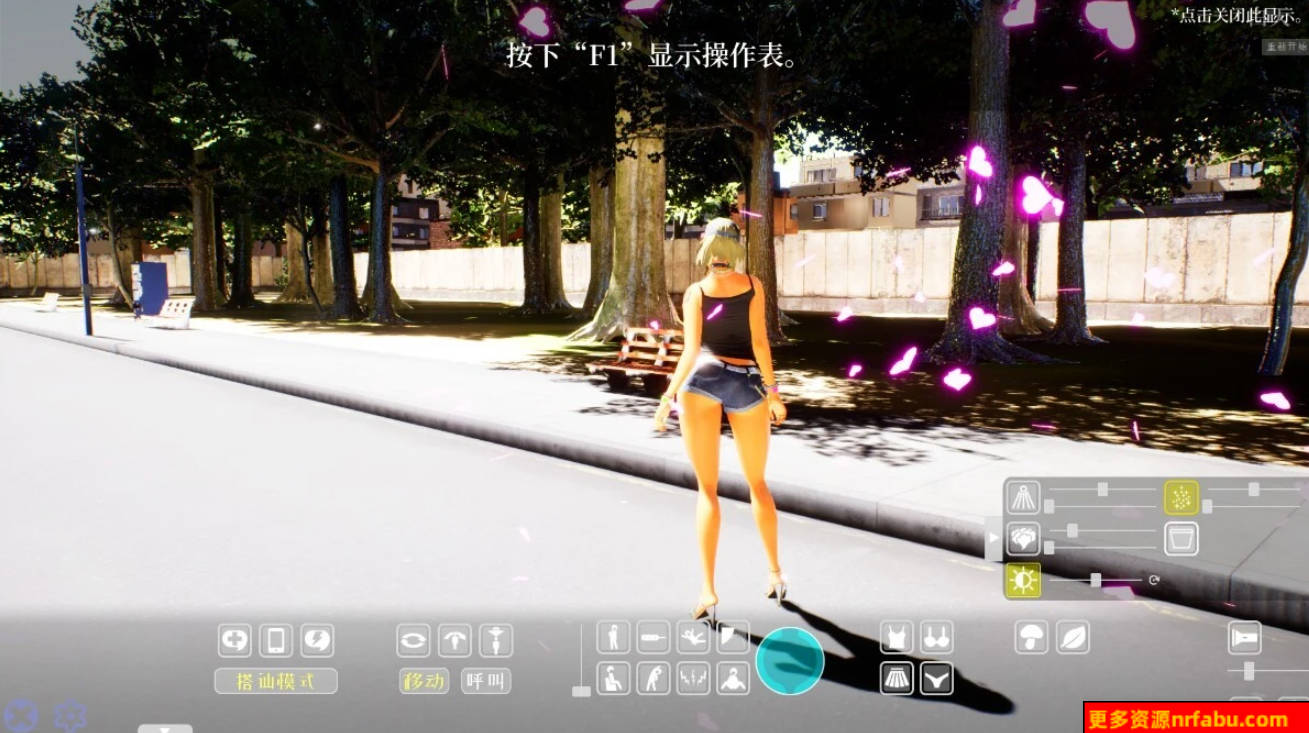Viewport: 1309px width, 733px height.
Task: Collapse the effect panel with the left arrow
Action: tap(994, 537)
